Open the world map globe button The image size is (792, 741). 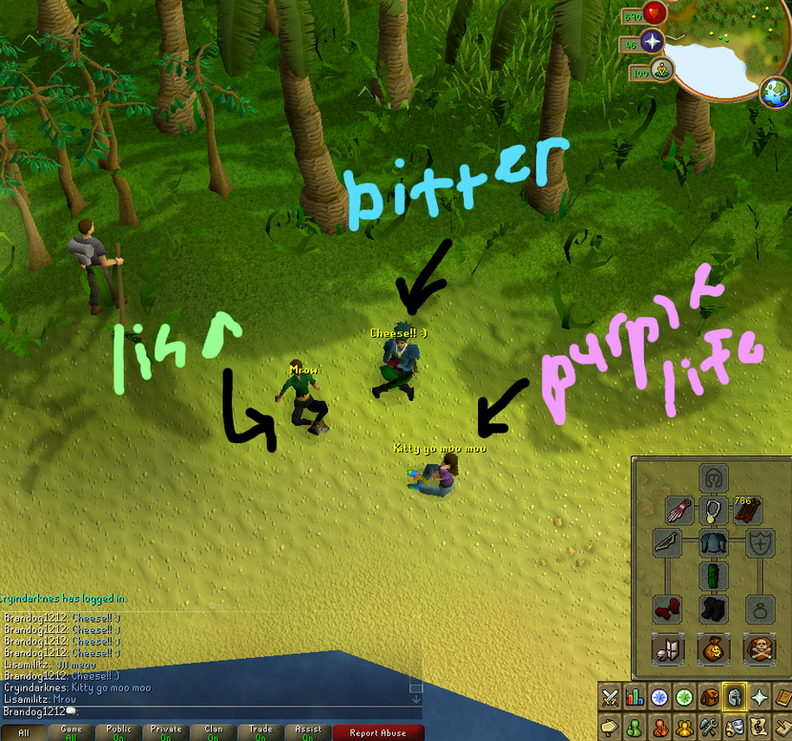pos(774,94)
